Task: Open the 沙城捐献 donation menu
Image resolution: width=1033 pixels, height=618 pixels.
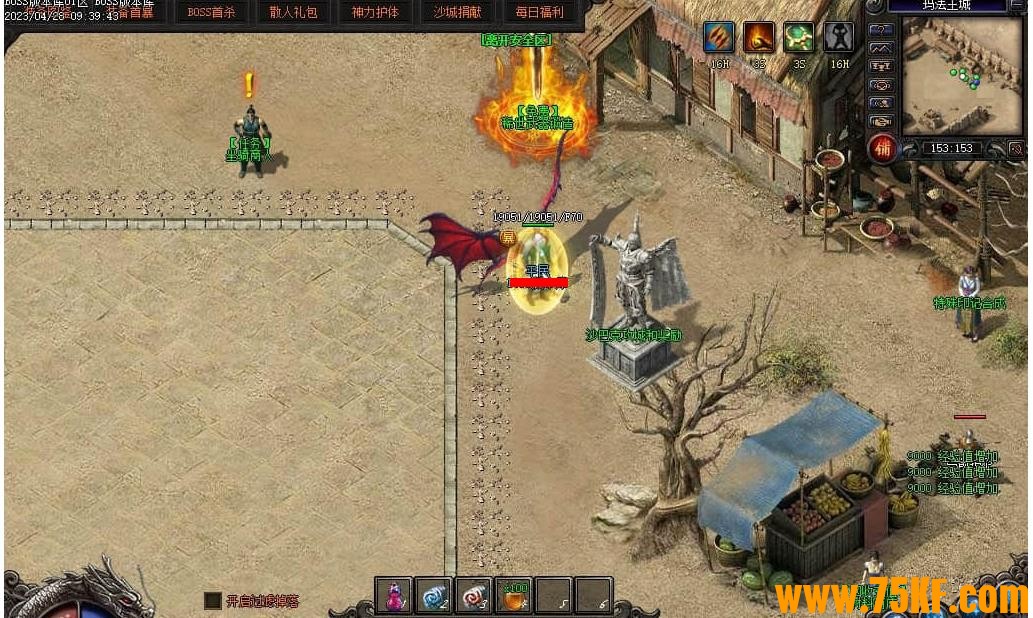Action: point(457,13)
